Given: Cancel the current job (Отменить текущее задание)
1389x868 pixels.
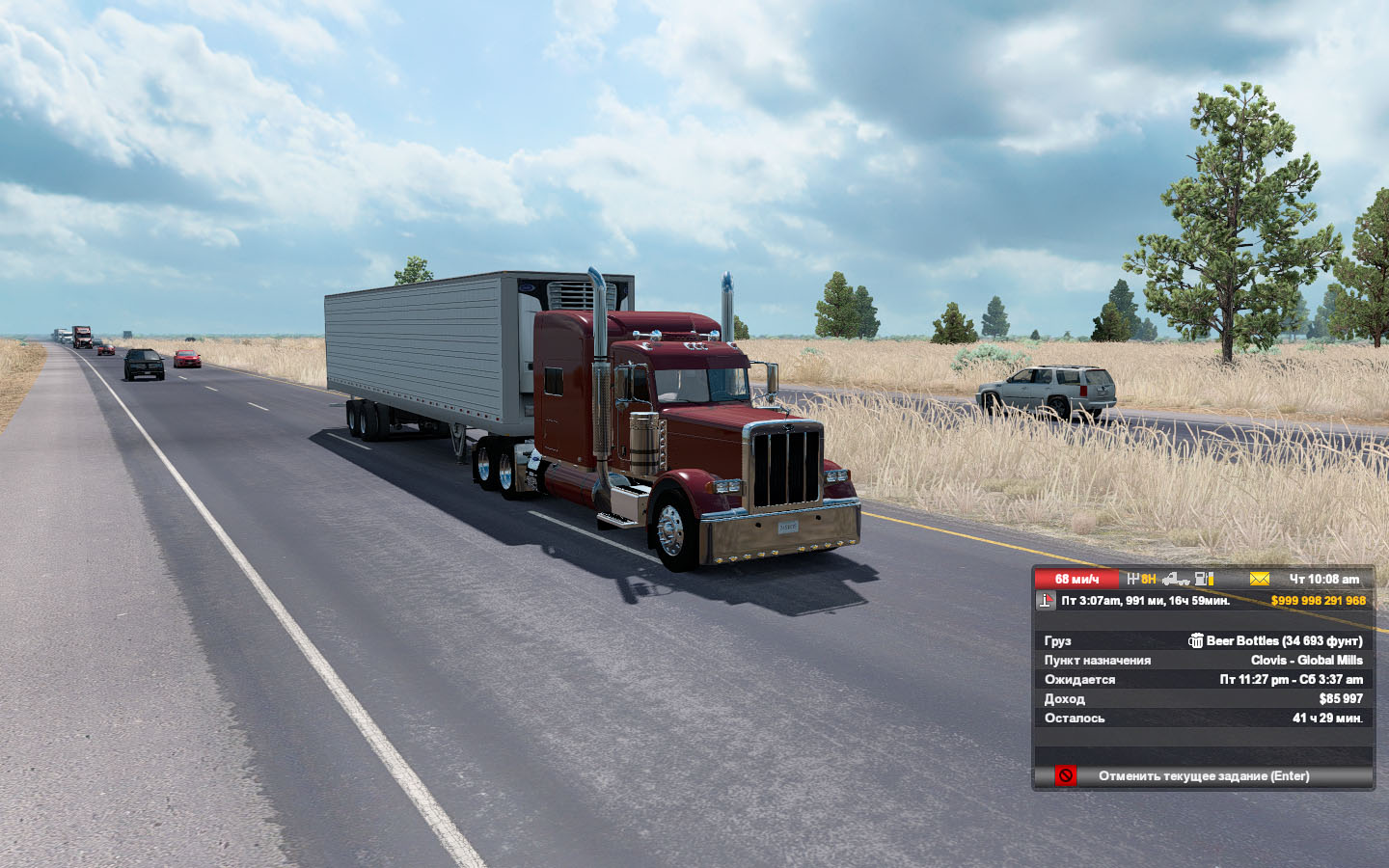Looking at the screenshot, I should click(1203, 776).
